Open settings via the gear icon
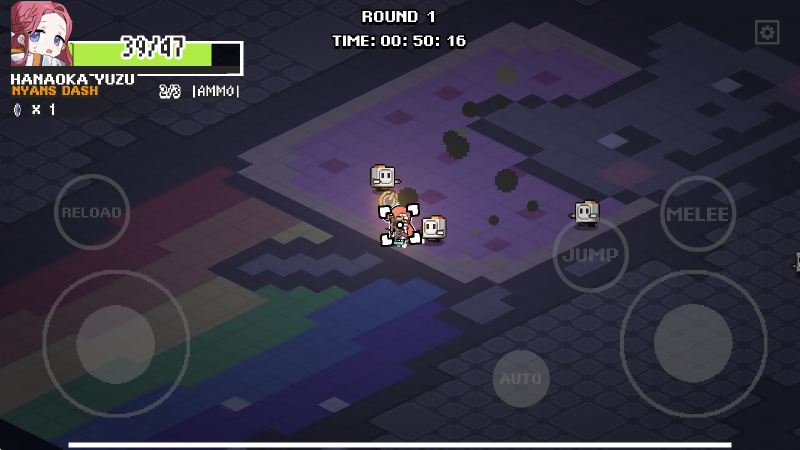 (x=767, y=33)
